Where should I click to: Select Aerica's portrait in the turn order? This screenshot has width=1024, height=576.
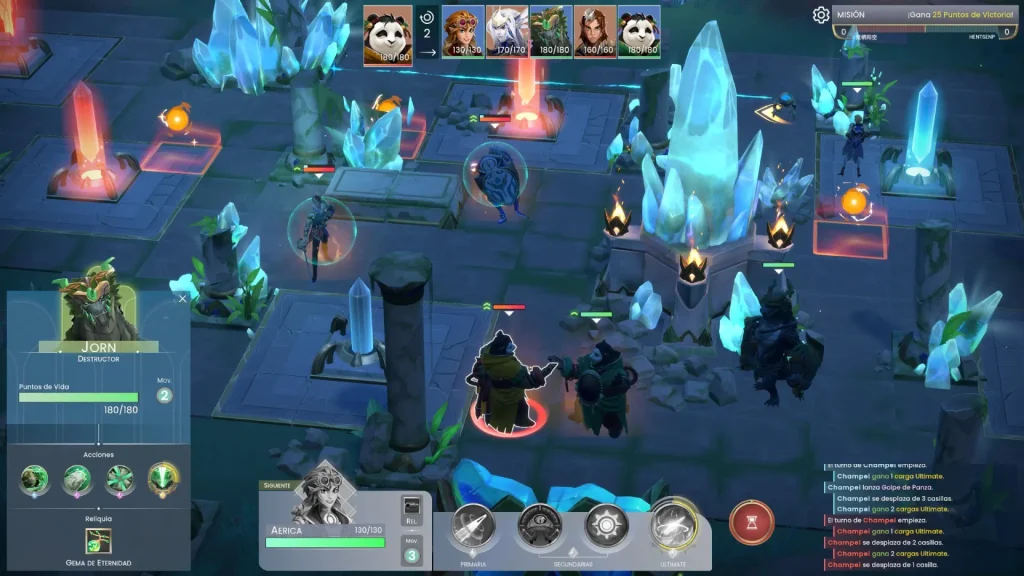click(465, 31)
